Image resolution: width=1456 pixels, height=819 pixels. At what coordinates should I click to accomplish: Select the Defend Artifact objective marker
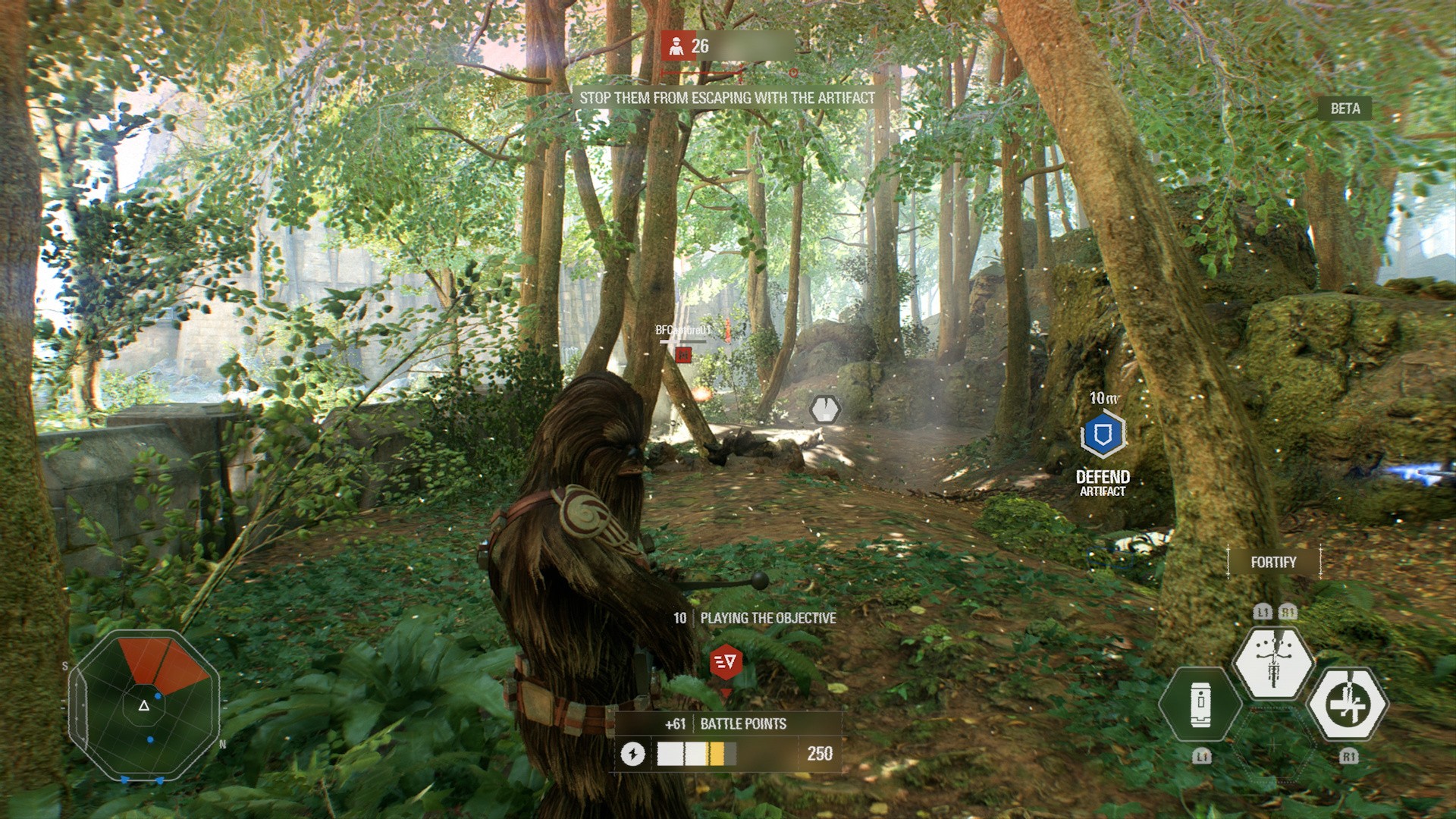pos(1103,435)
